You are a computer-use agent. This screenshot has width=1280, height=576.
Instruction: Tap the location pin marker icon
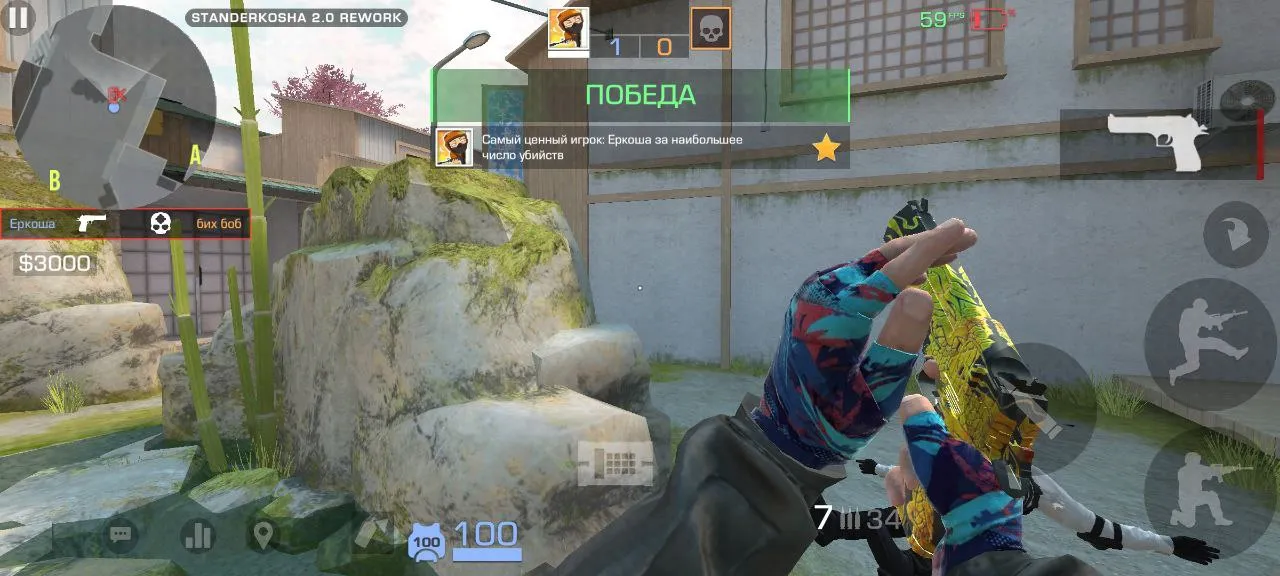[x=263, y=536]
